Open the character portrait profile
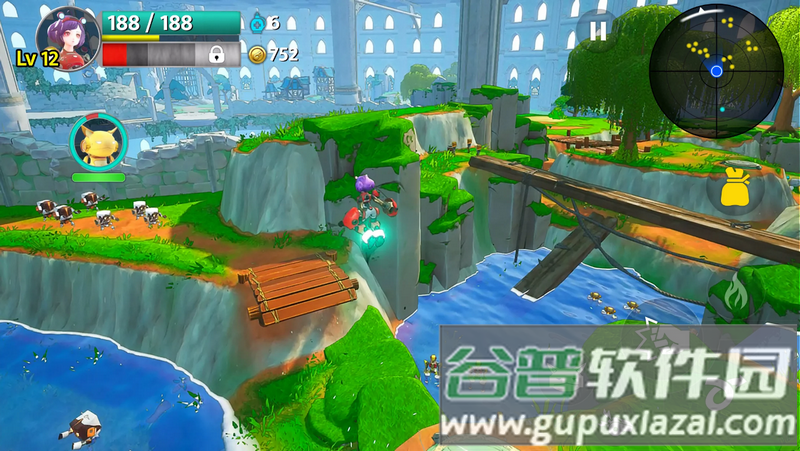Viewport: 800px width, 451px height. click(68, 38)
